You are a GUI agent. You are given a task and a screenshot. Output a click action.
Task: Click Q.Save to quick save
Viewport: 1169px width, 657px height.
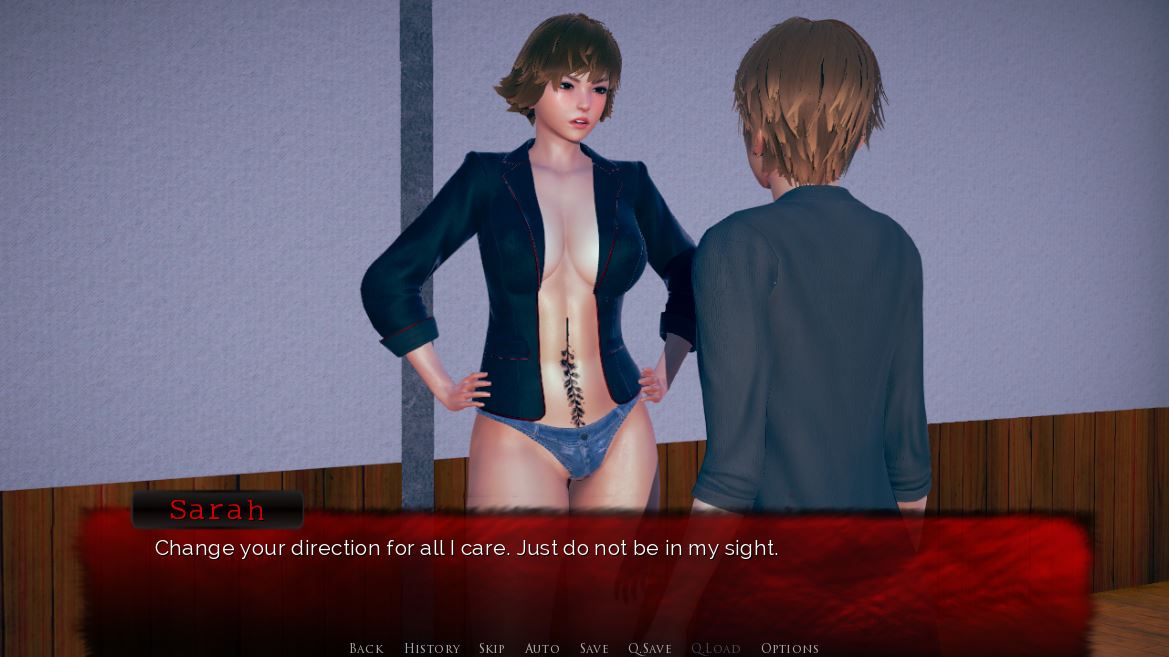point(650,648)
